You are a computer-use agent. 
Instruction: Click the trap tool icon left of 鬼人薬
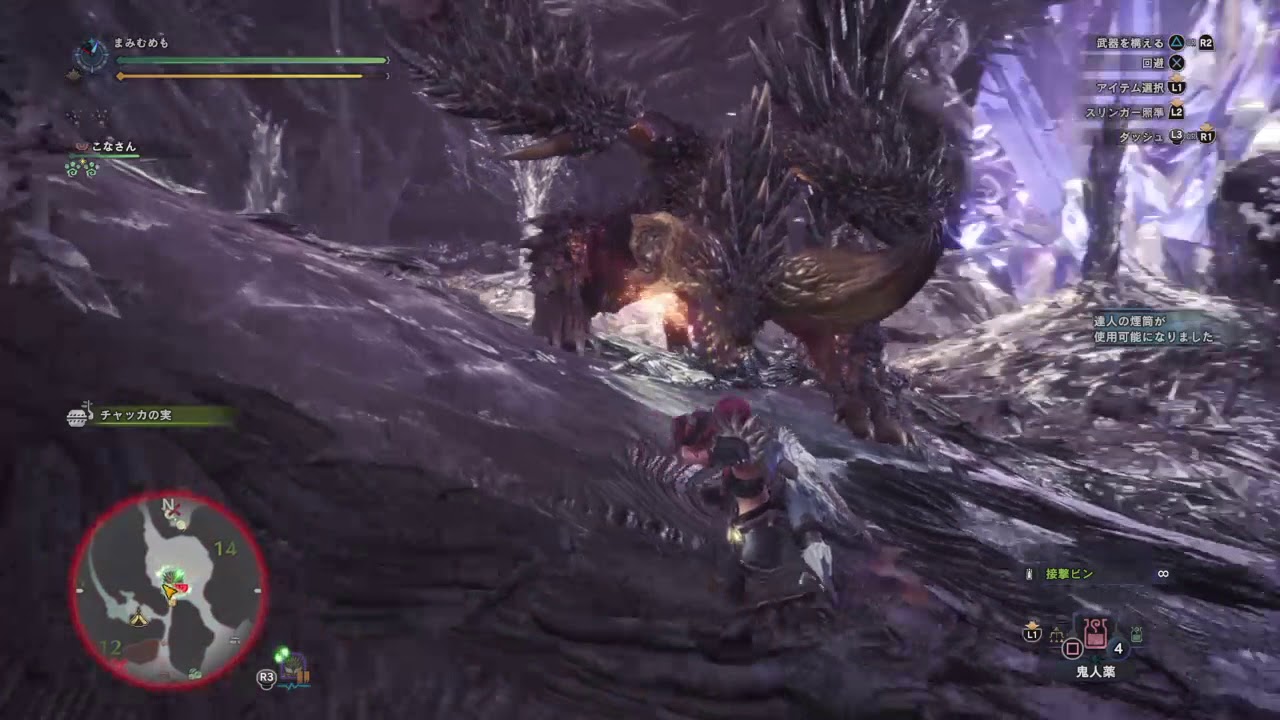point(1057,634)
